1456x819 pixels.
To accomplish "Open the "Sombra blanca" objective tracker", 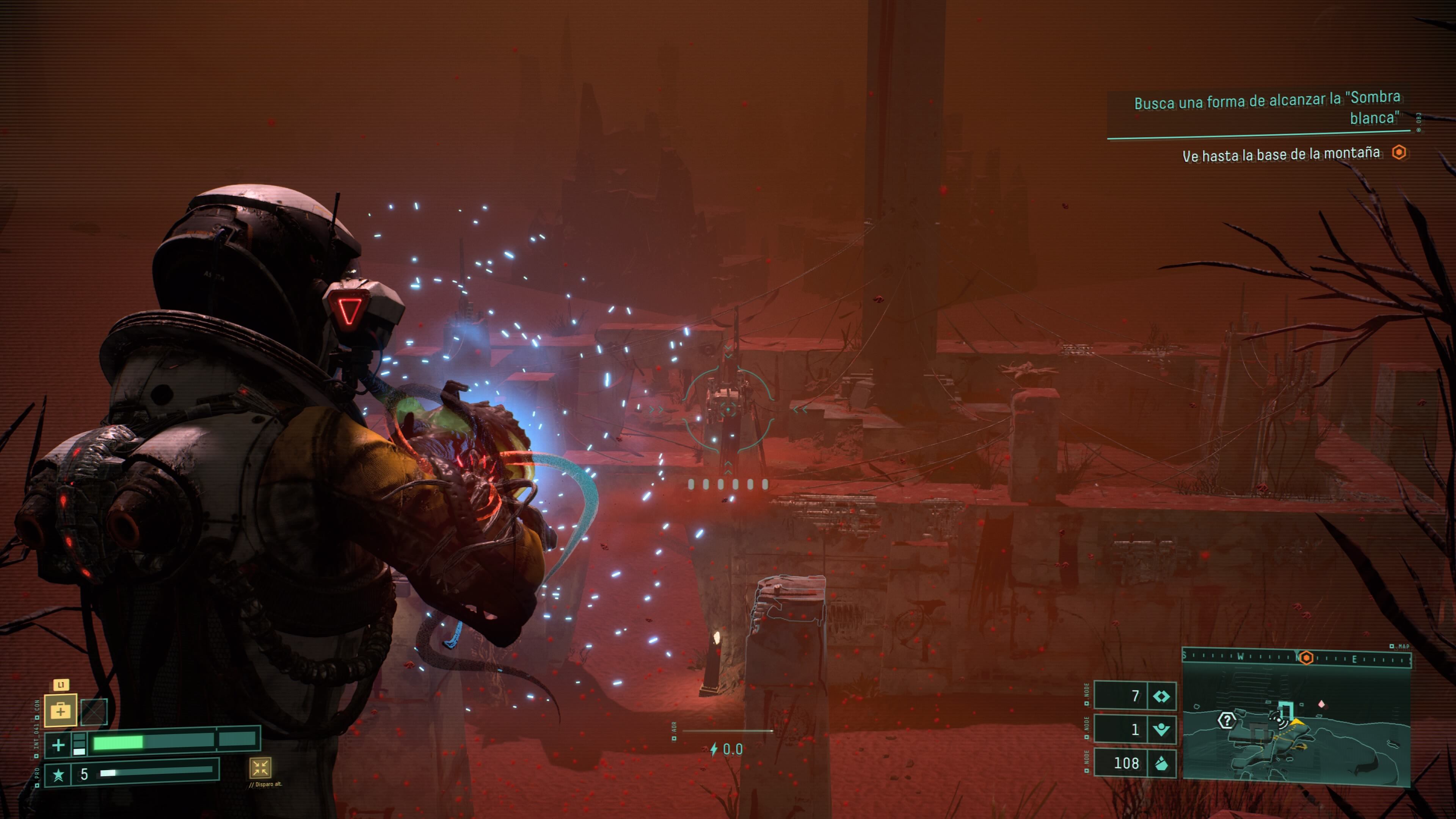I will point(1266,108).
